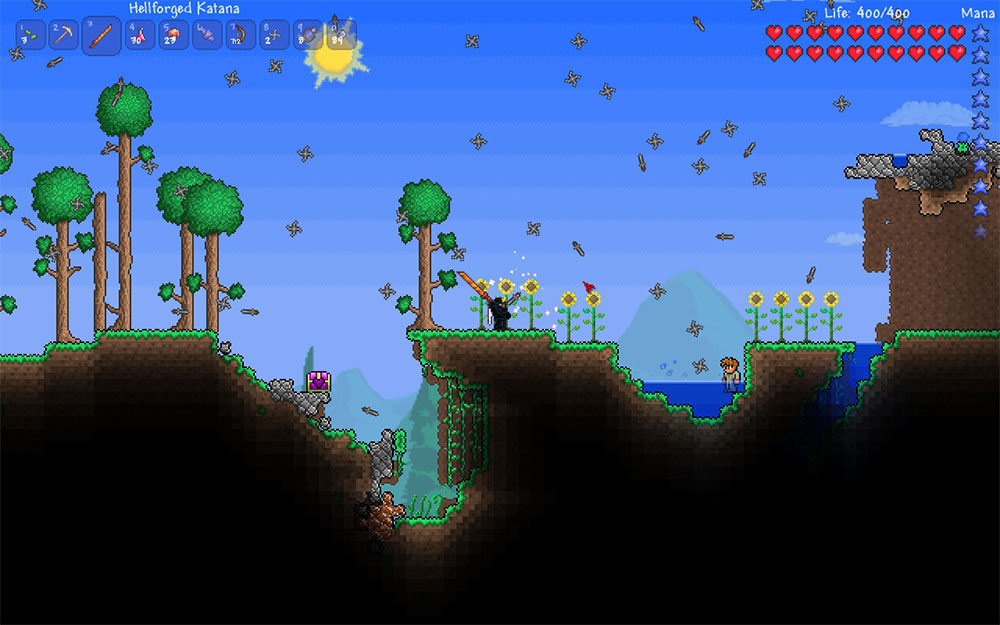1000x625 pixels.
Task: Choose the item in hotbar slot 9
Action: coord(308,35)
